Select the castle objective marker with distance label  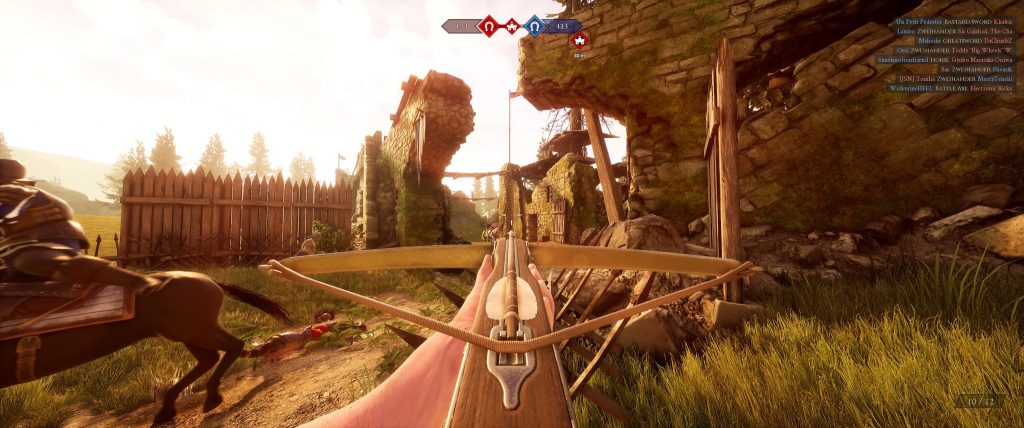coord(579,41)
